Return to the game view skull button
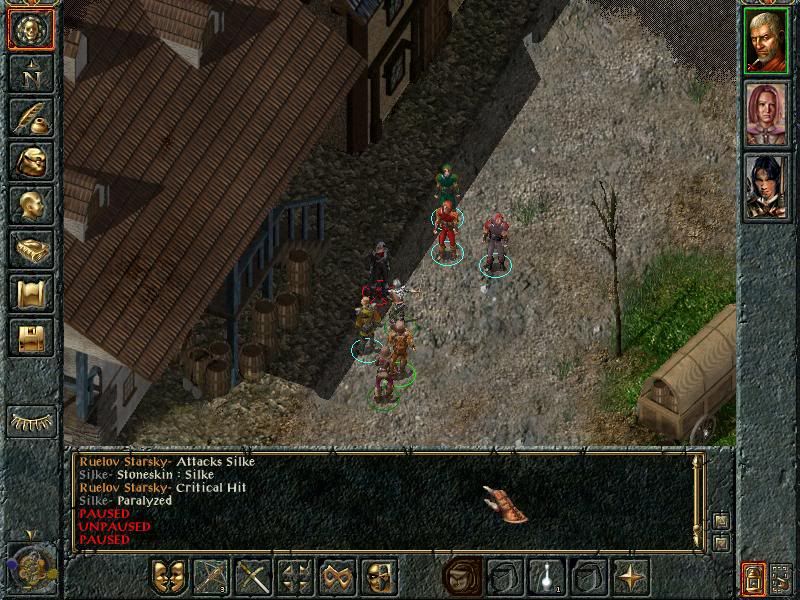The height and width of the screenshot is (600, 800). [x=30, y=30]
